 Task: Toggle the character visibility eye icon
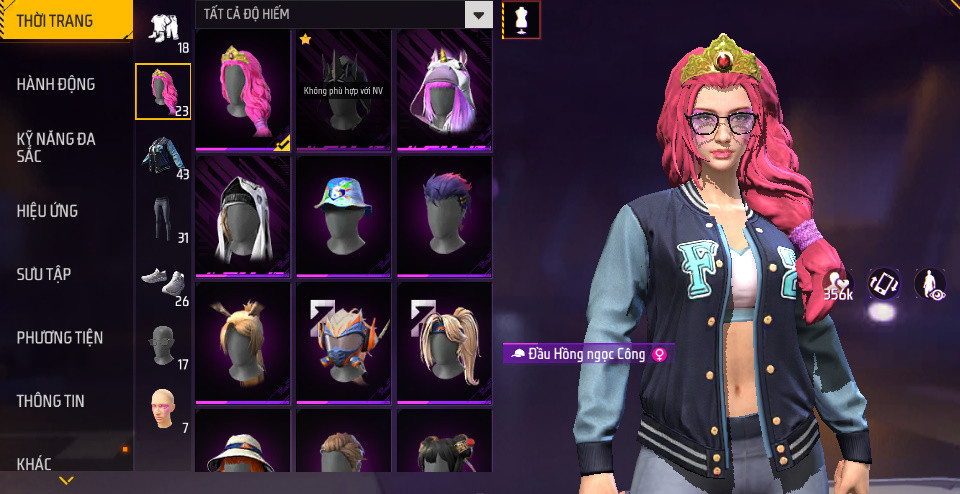[931, 284]
